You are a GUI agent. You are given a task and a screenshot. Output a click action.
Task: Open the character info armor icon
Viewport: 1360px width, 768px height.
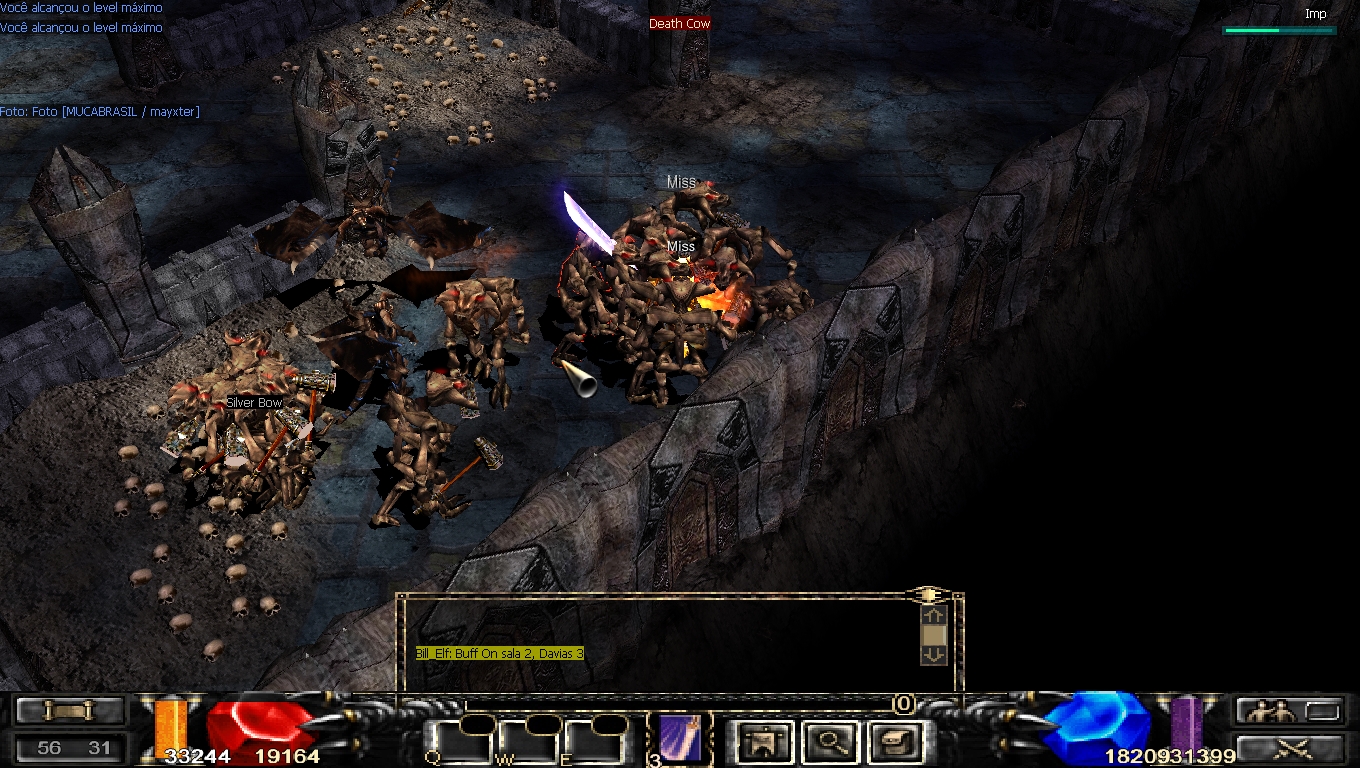(x=766, y=742)
